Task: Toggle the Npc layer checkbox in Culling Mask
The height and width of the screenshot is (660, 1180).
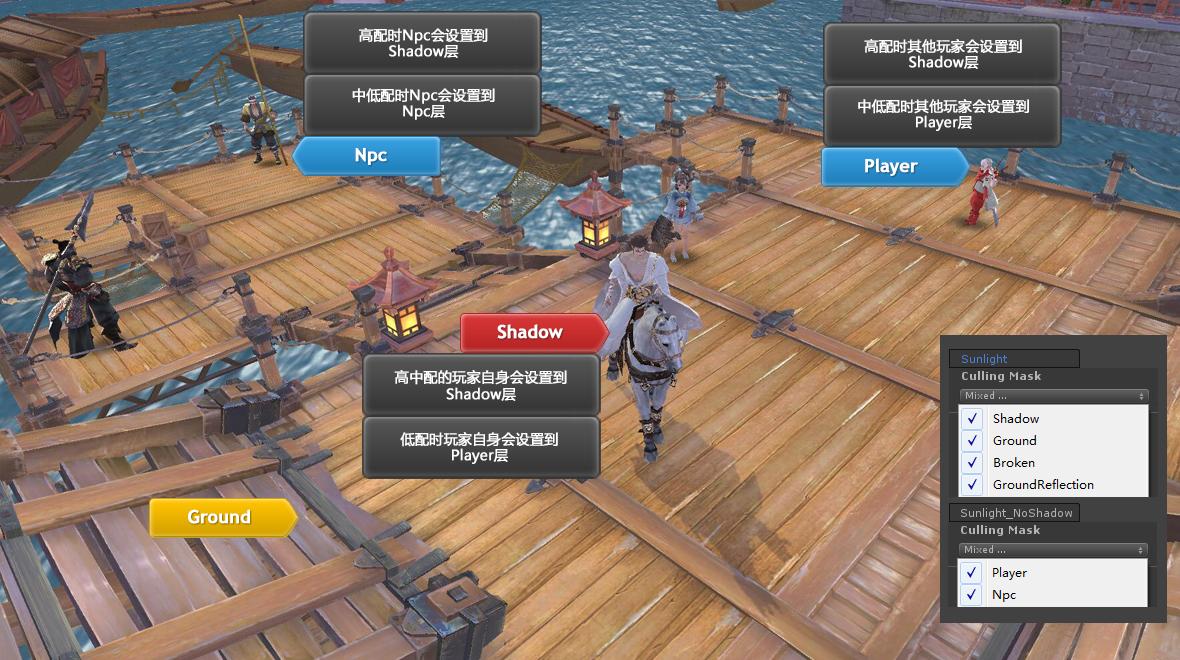Action: tap(971, 595)
